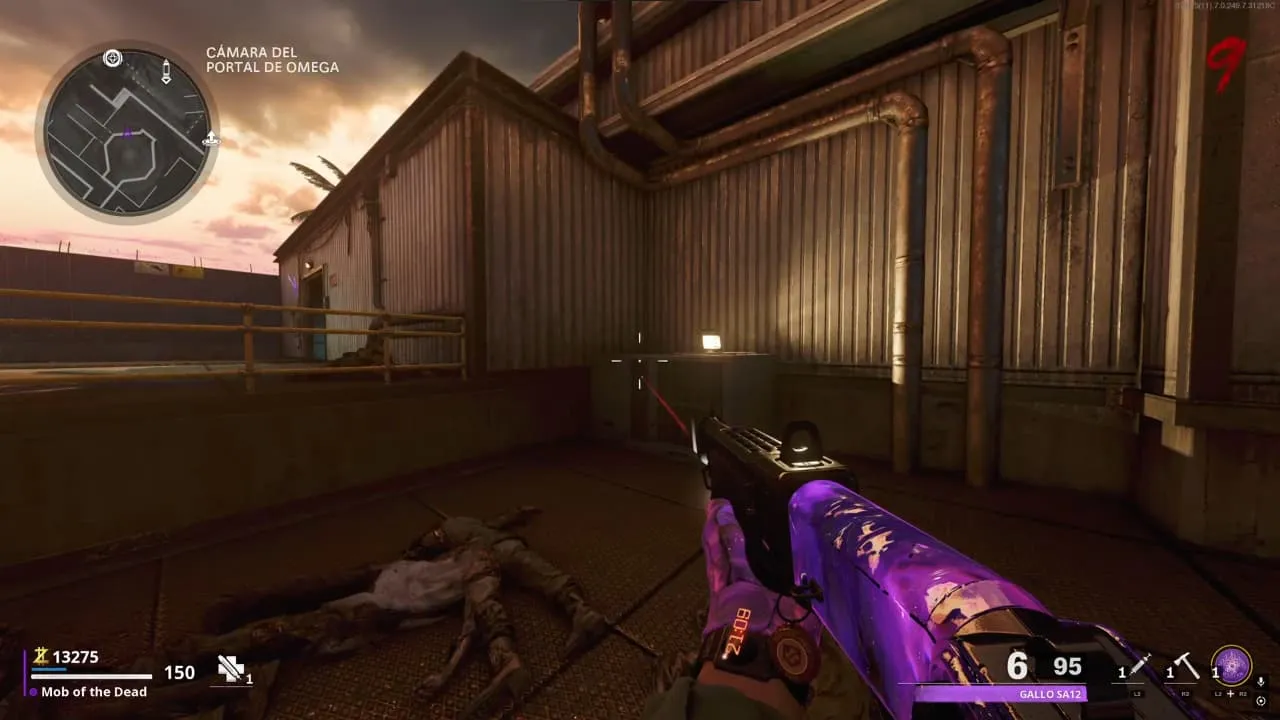The width and height of the screenshot is (1280, 720).
Task: Click the self-revive kit icon
Action: tap(231, 669)
